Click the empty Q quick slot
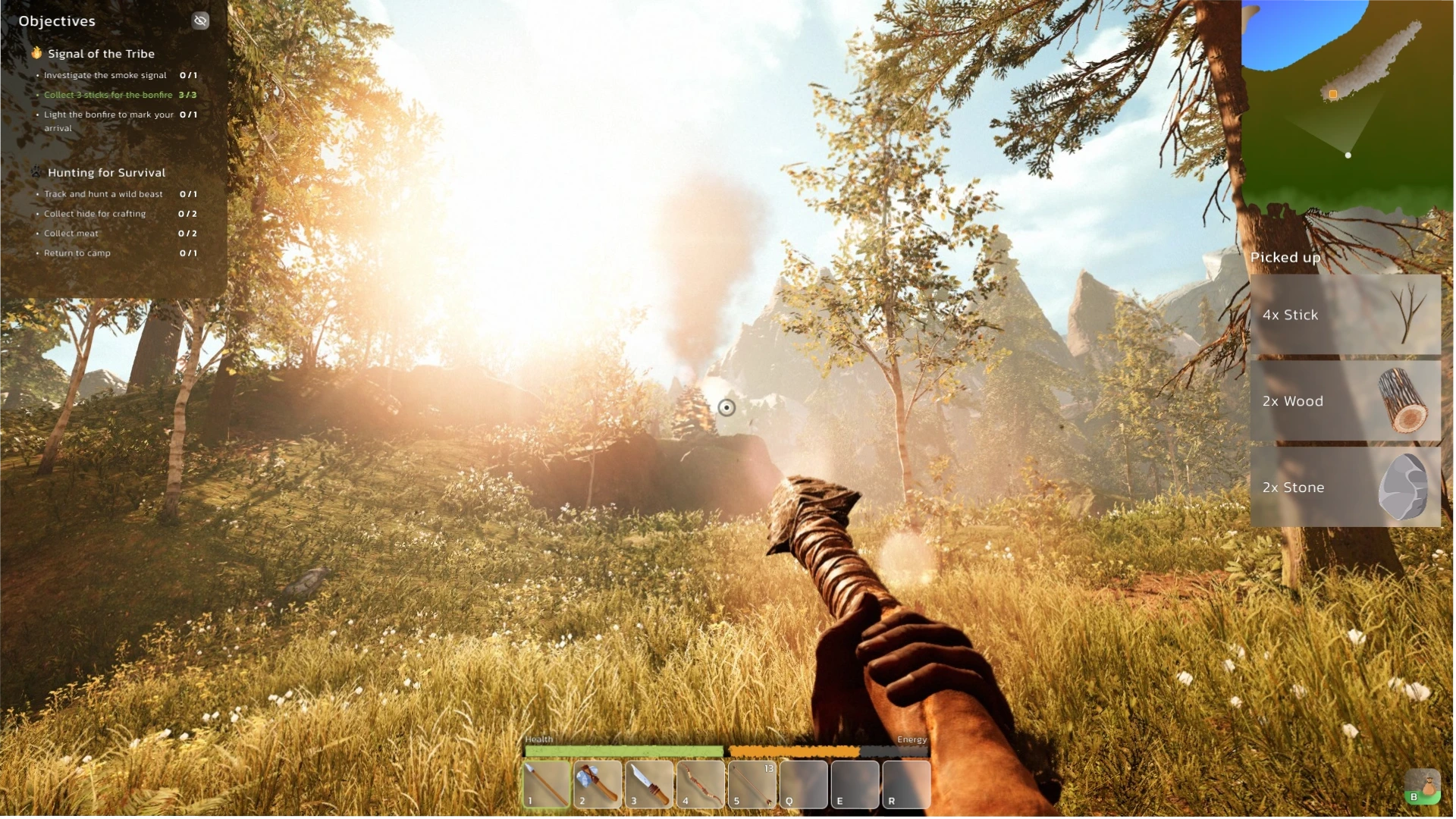Viewport: 1456px width, 819px height. tap(805, 785)
